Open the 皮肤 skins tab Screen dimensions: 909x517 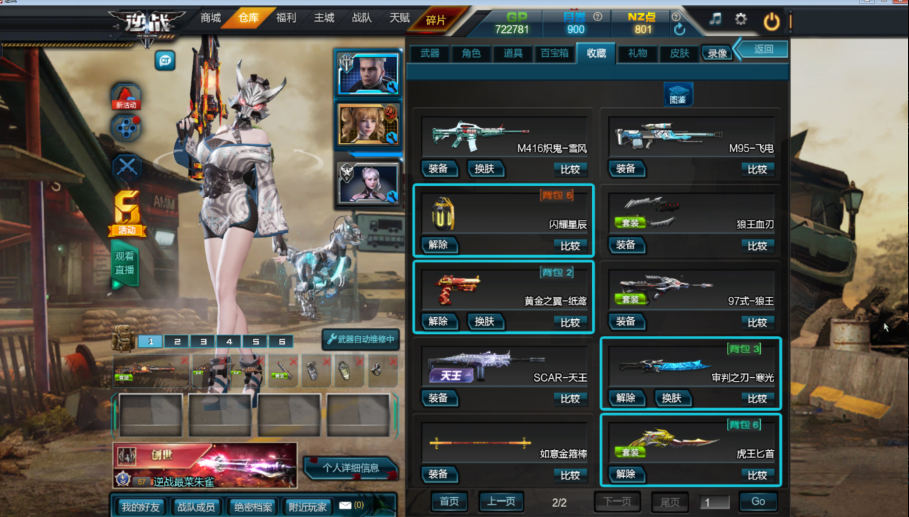[x=679, y=53]
